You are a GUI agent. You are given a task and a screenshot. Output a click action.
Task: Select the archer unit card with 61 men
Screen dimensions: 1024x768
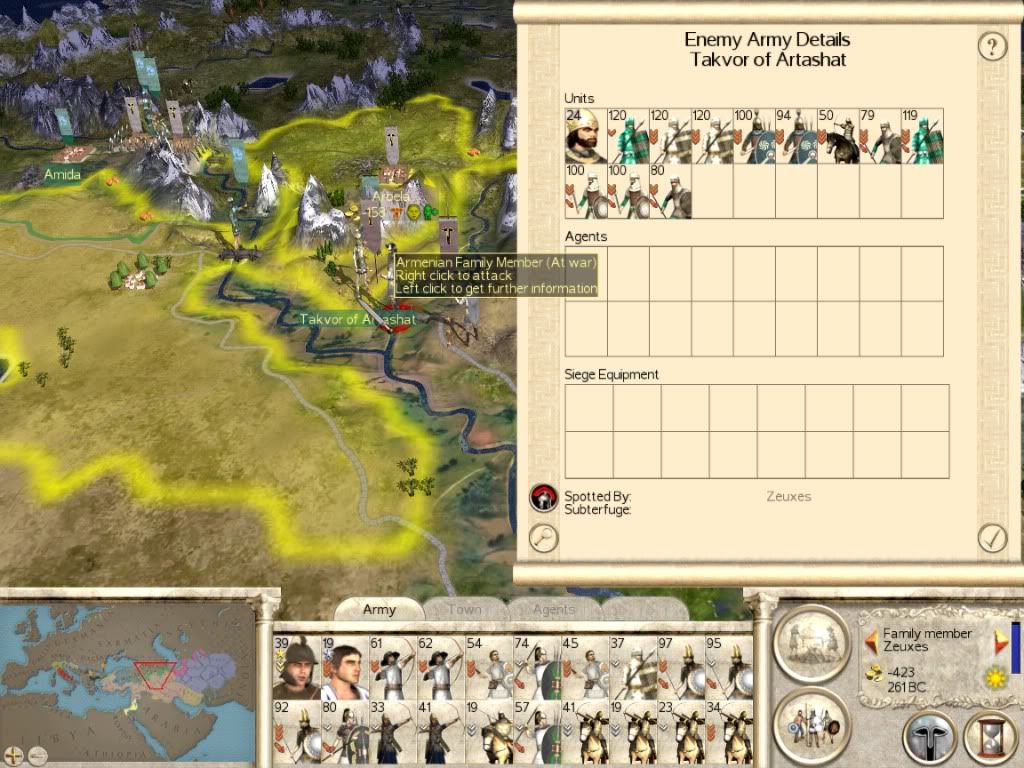pyautogui.click(x=391, y=667)
